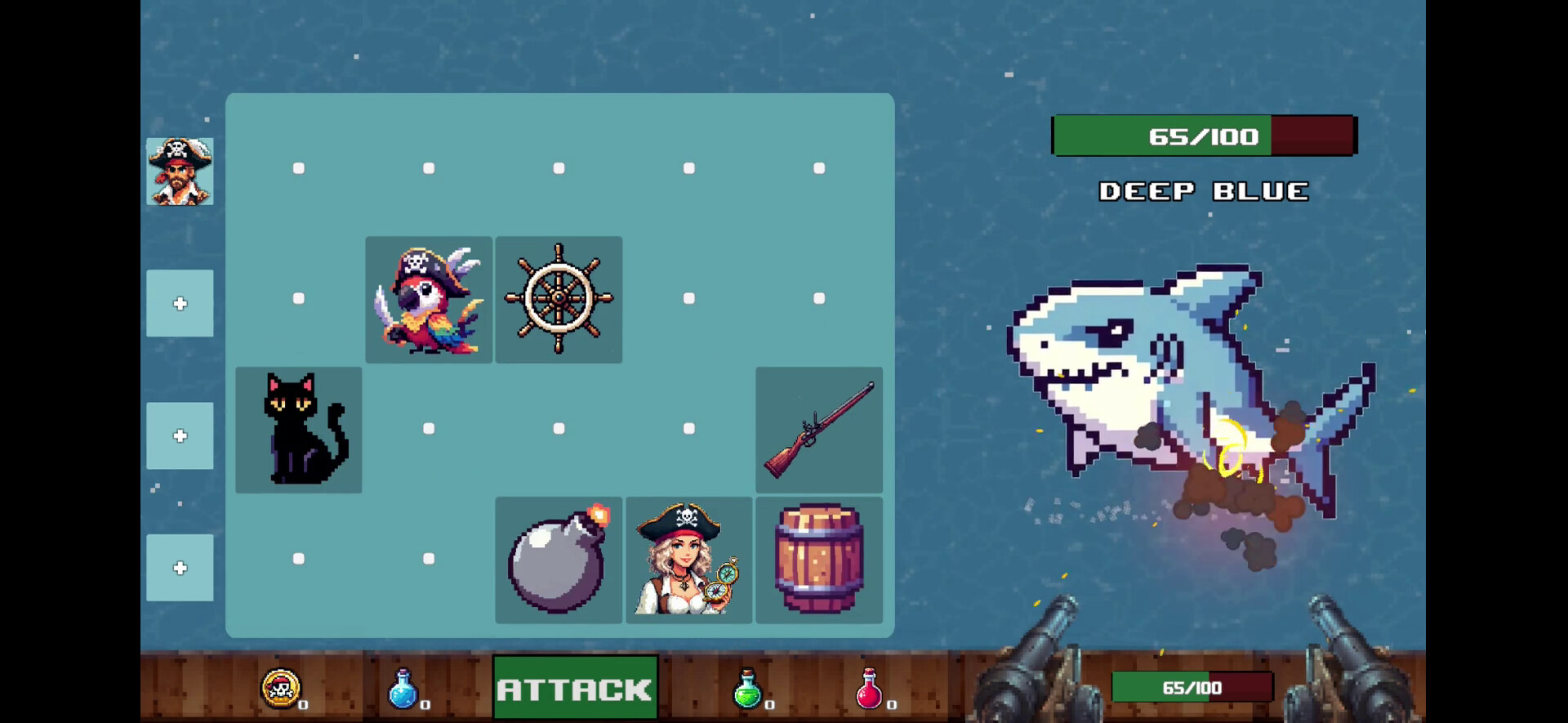
Task: Click Deep Blue's 65/100 health bar
Action: point(1203,136)
